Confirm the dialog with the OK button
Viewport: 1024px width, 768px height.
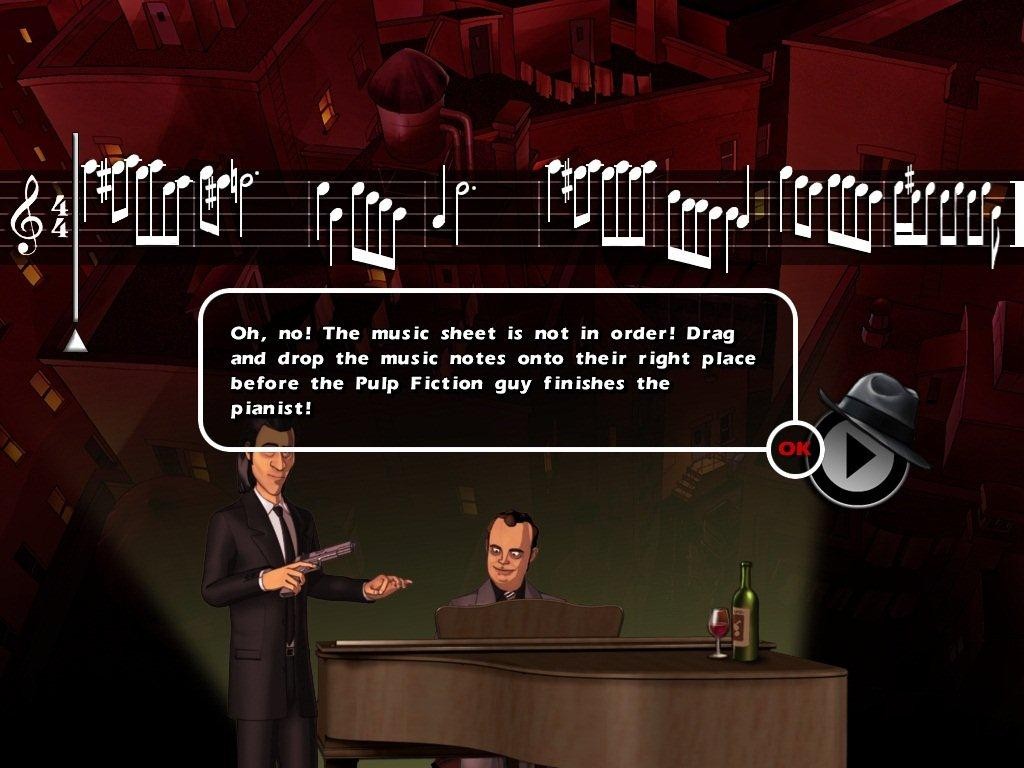pyautogui.click(x=795, y=449)
